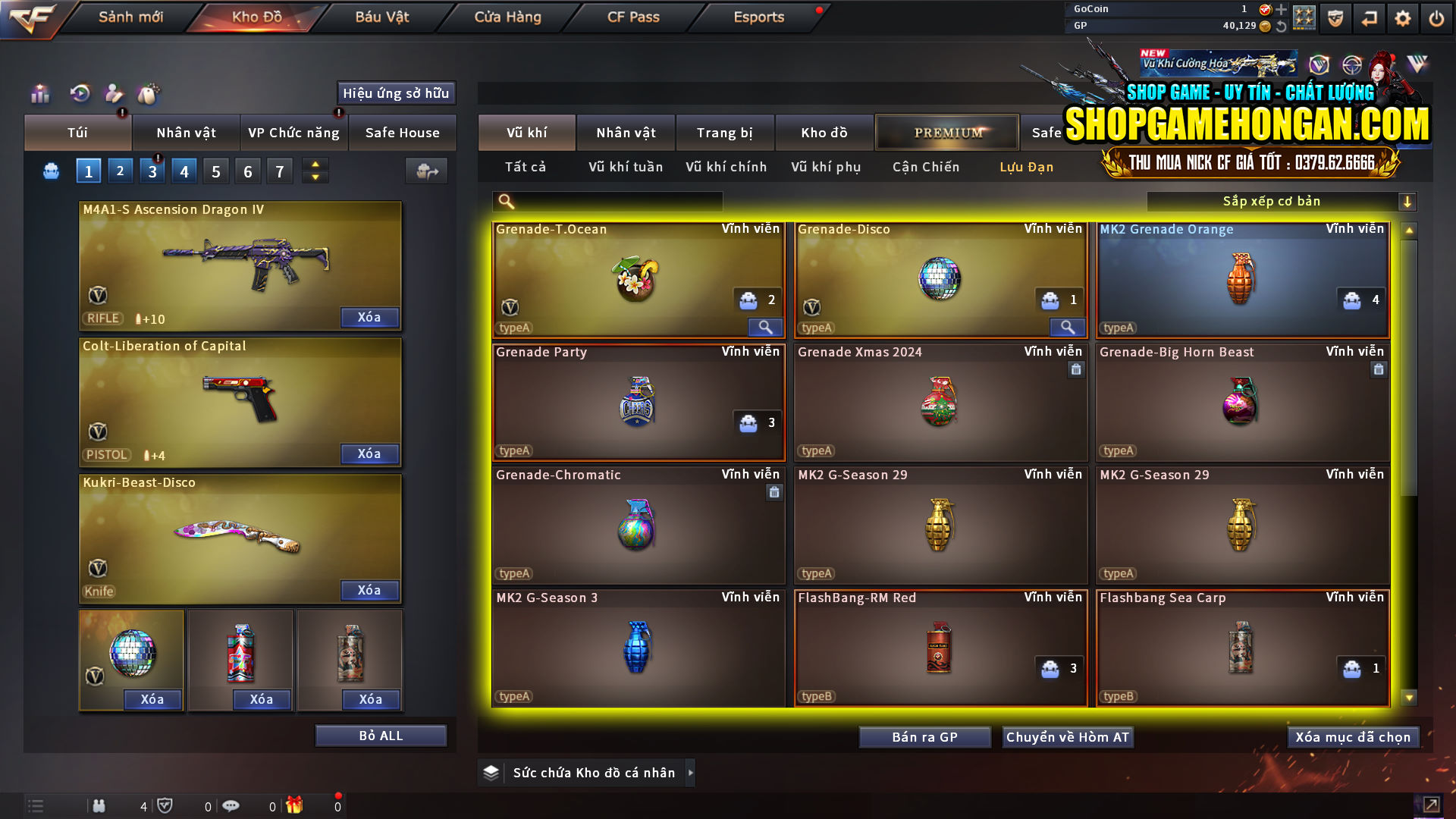Select bag number 2
This screenshot has height=819, width=1456.
120,171
